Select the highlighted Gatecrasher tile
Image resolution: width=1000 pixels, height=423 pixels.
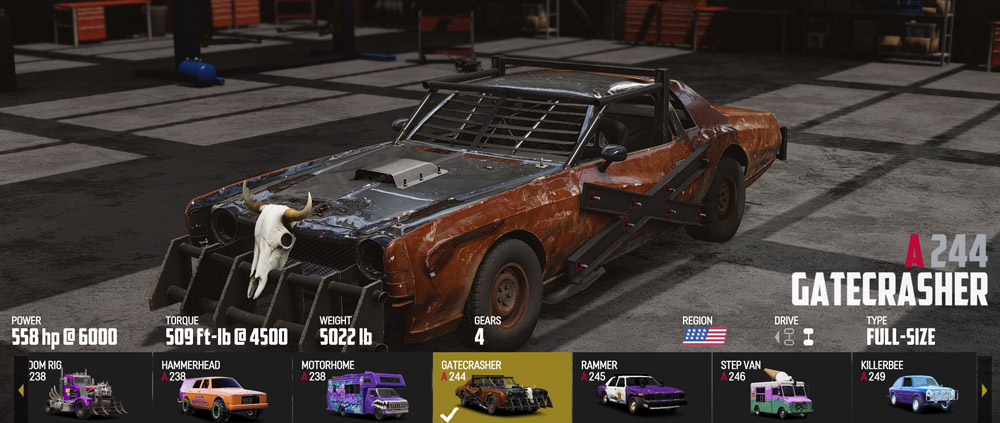tap(502, 388)
